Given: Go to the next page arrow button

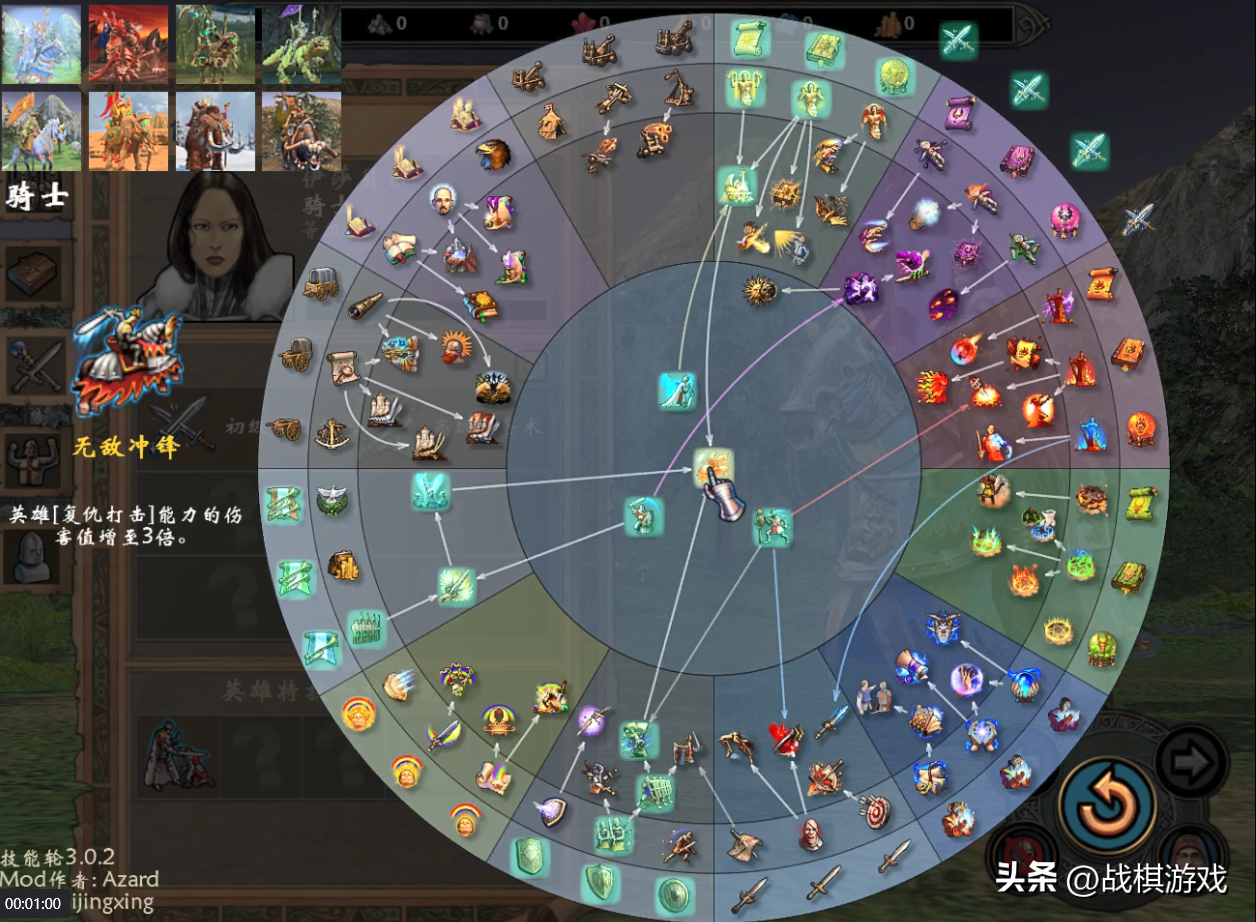Looking at the screenshot, I should click(x=1191, y=763).
